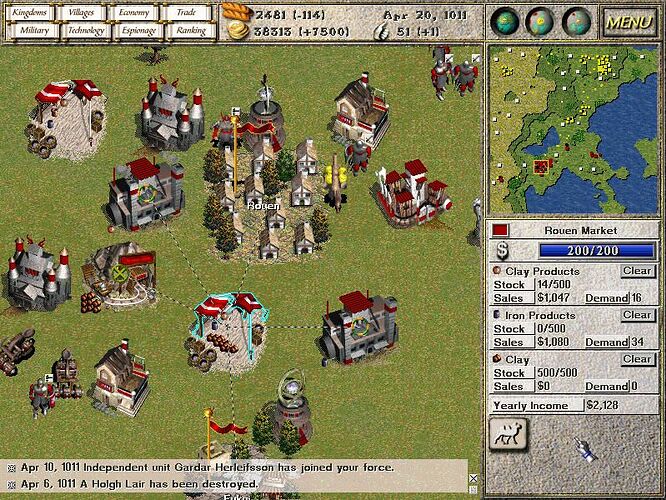Show the Economy report
This screenshot has height=500, width=666.
point(134,13)
